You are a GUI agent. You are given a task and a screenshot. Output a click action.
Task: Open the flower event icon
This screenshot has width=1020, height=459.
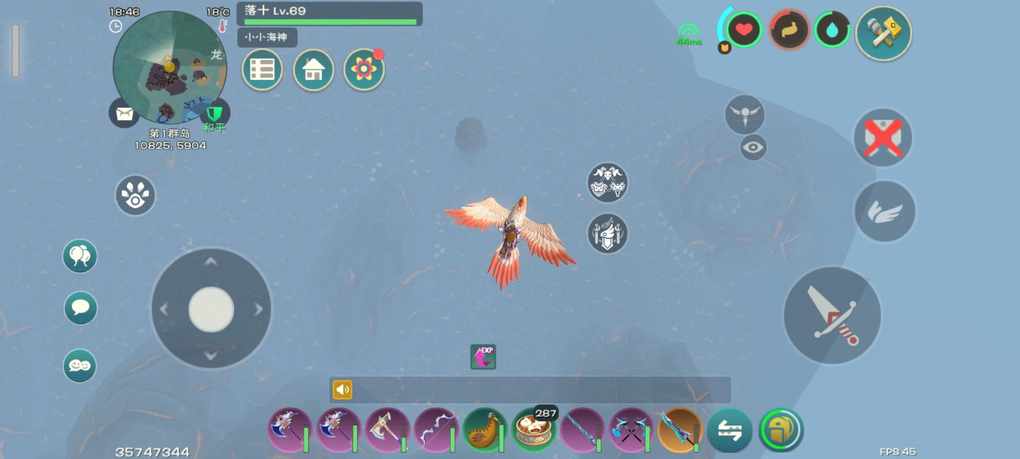tap(364, 70)
